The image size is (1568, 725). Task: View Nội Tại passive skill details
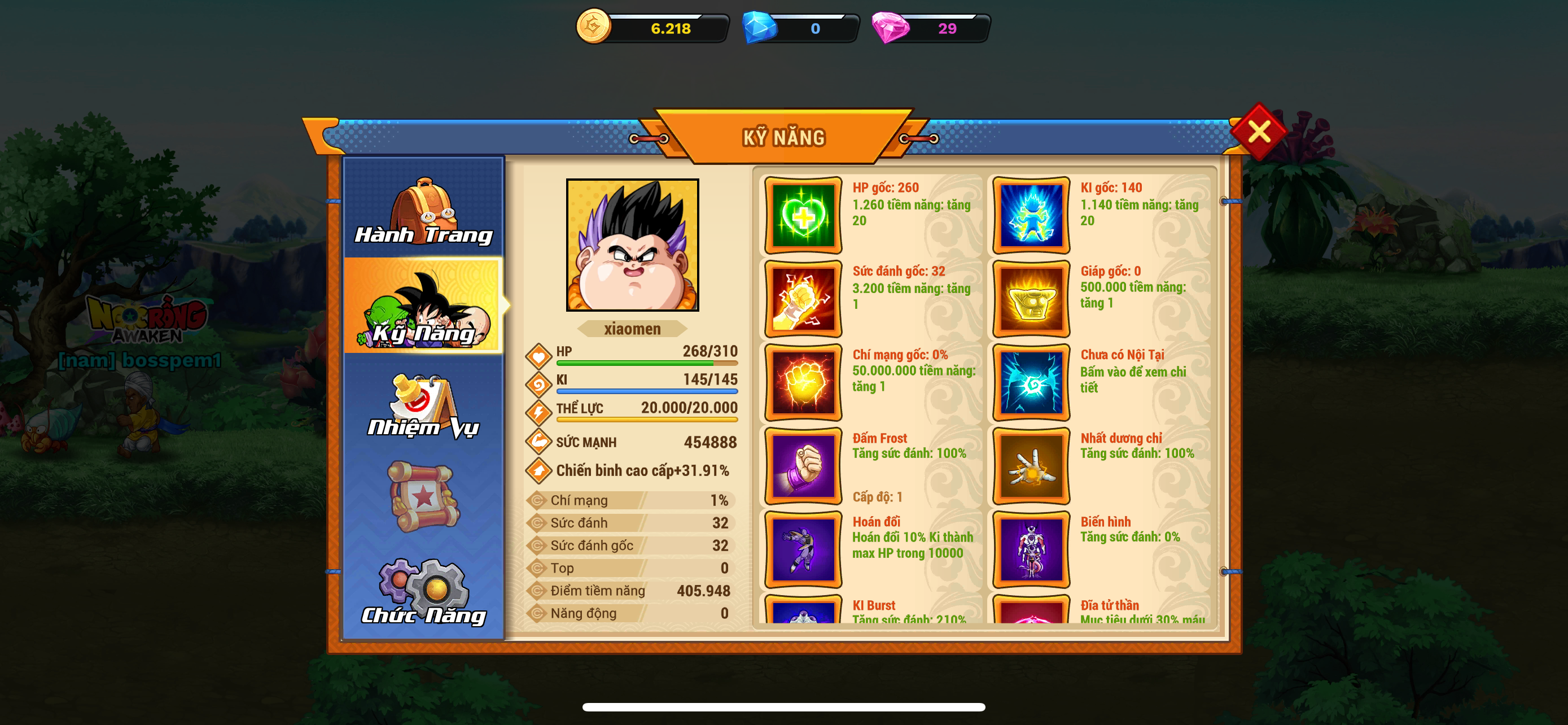[1031, 382]
